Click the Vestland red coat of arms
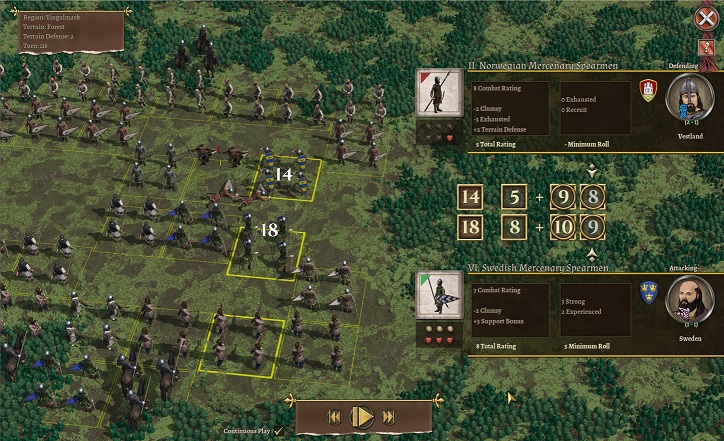 [648, 90]
